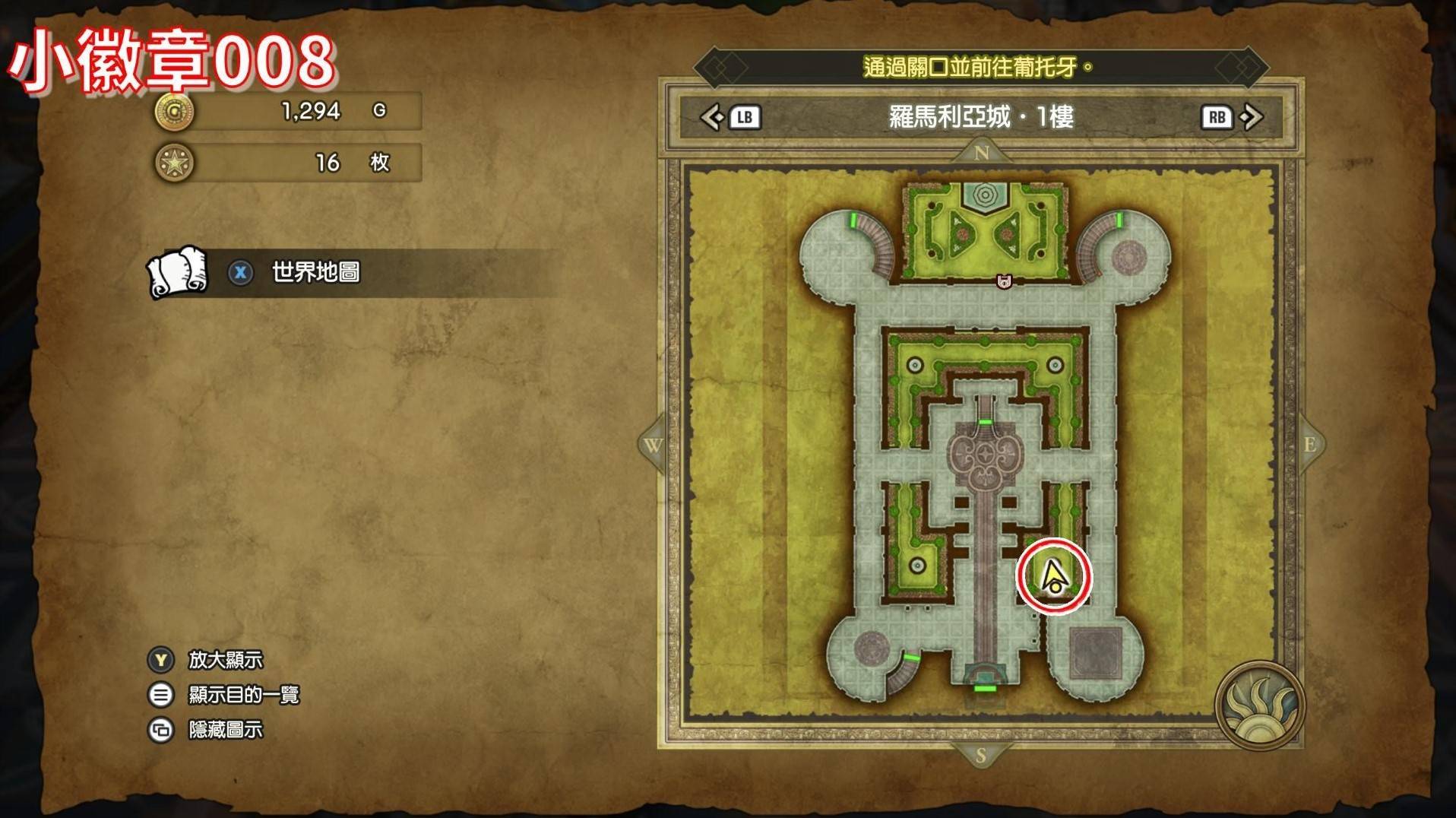Open the 世界地圖 world map entry
This screenshot has height=818, width=1456.
pos(315,272)
